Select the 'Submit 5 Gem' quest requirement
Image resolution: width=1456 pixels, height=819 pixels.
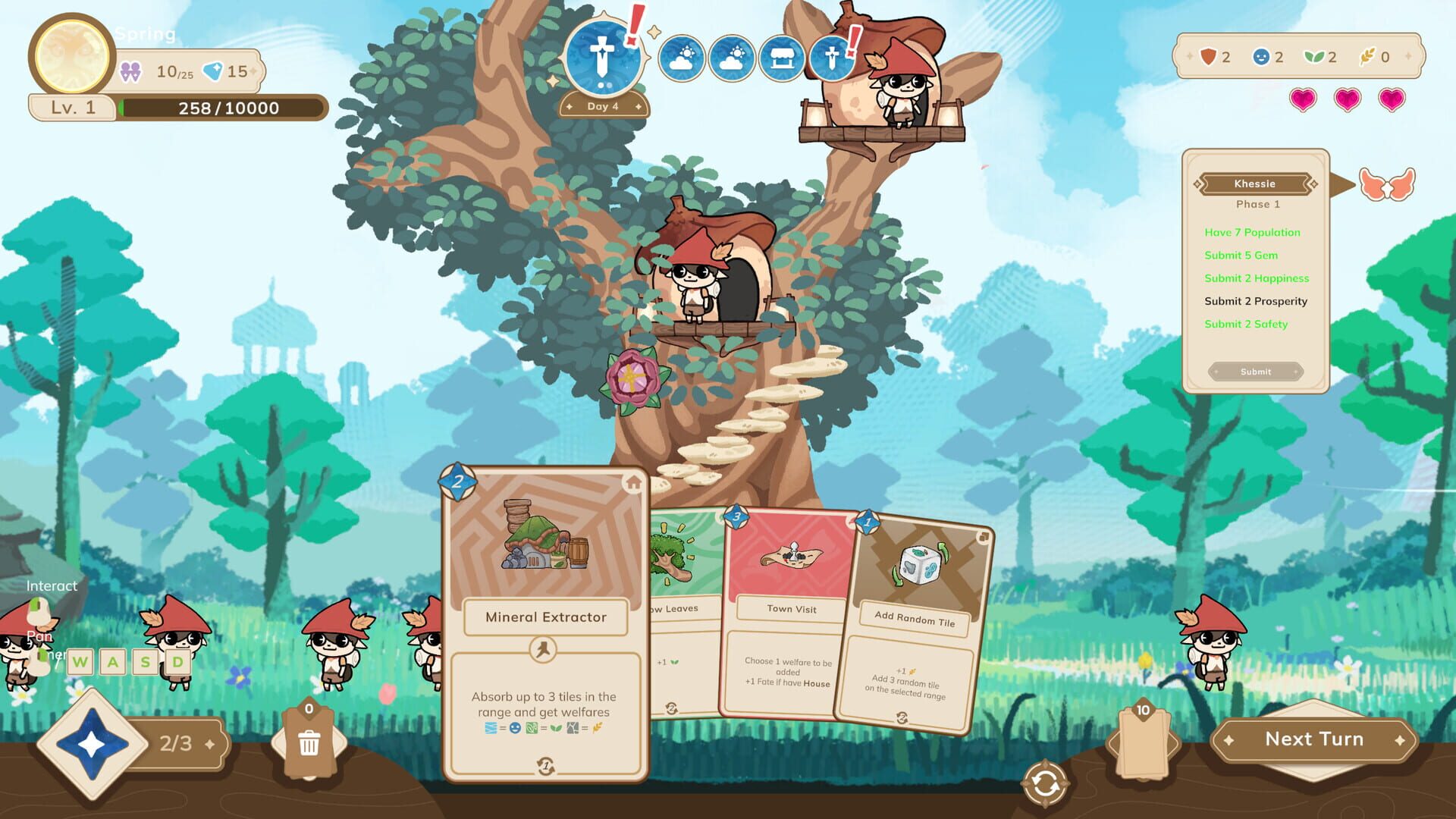tap(1242, 256)
